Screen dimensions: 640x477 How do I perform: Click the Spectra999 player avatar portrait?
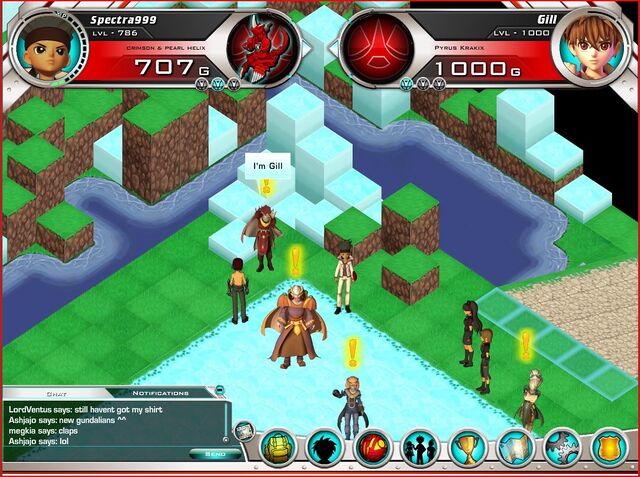pos(38,45)
